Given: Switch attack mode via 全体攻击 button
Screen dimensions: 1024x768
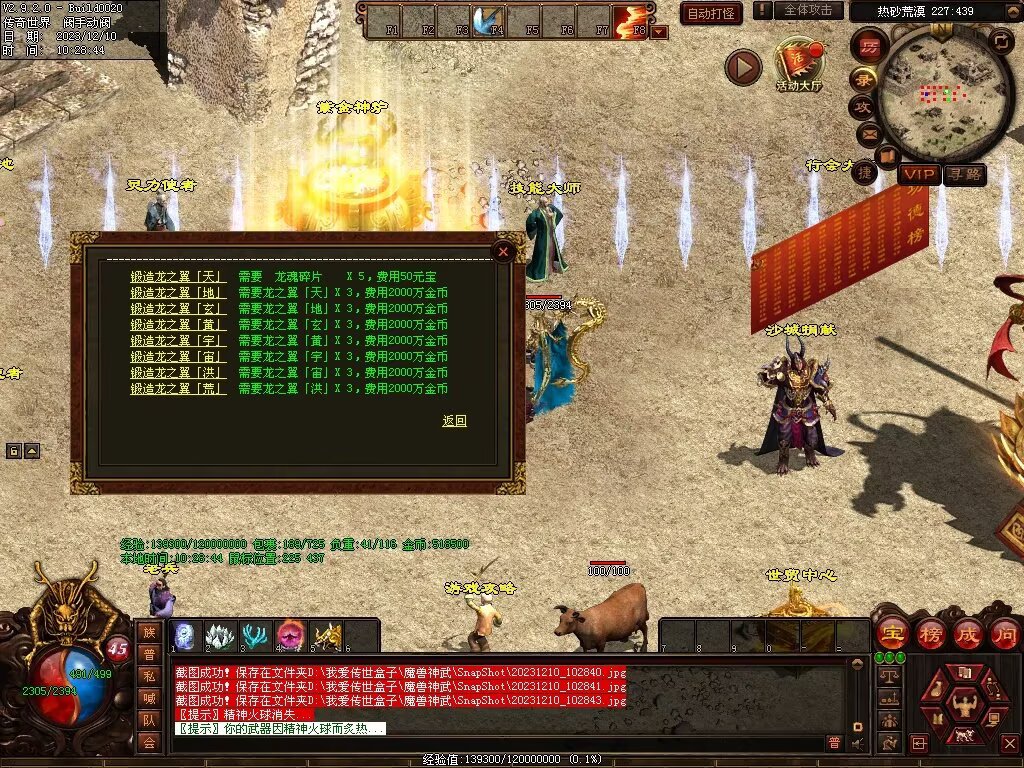Looking at the screenshot, I should pyautogui.click(x=808, y=10).
